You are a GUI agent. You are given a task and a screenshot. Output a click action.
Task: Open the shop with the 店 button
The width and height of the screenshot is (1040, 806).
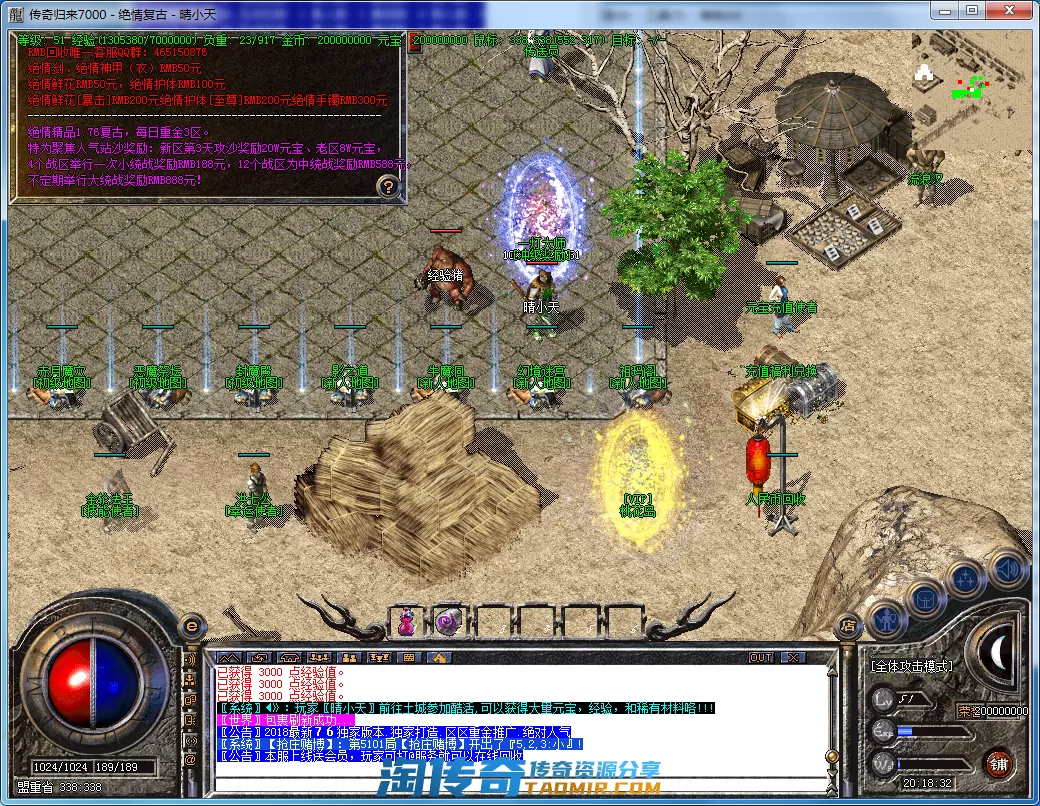pos(847,627)
